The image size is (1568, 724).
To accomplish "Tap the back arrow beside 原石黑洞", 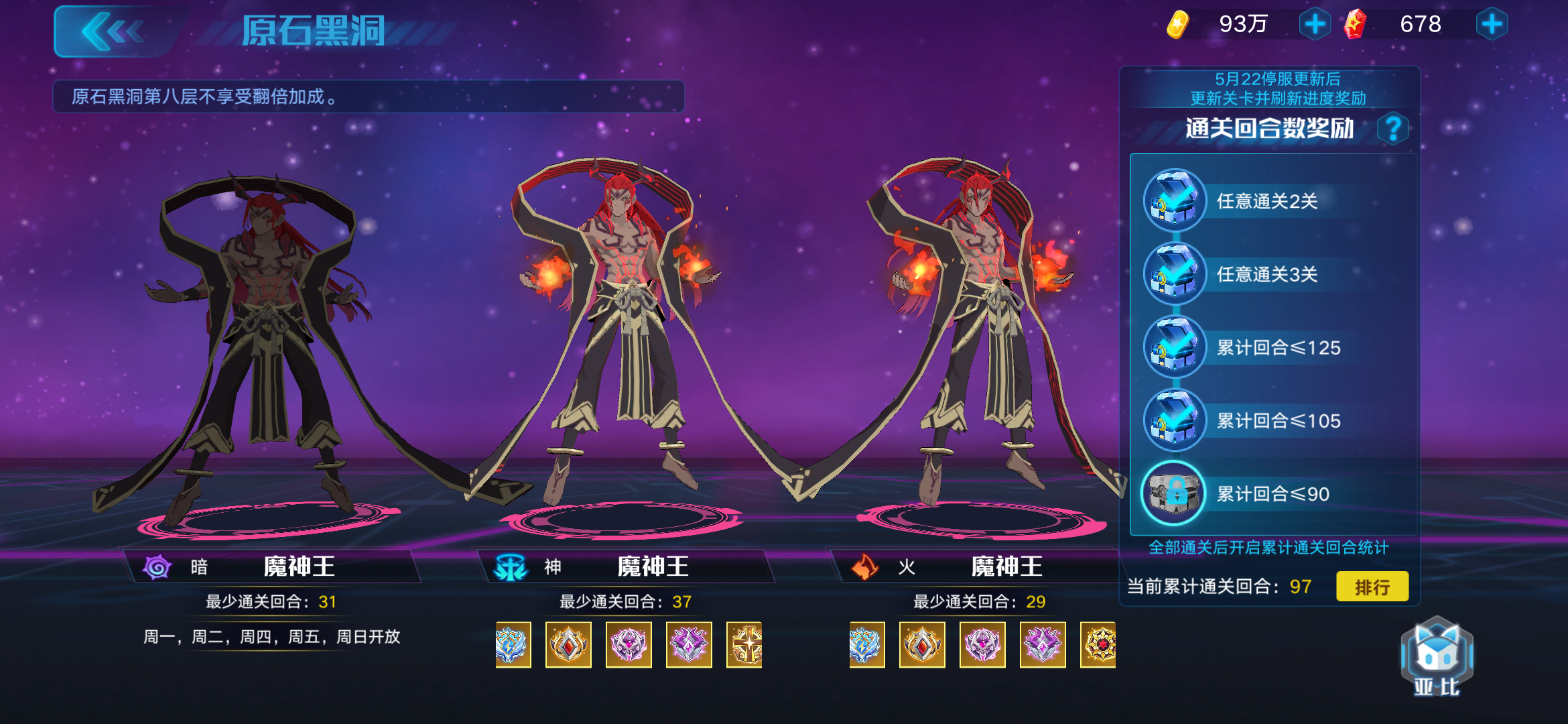I will (113, 31).
